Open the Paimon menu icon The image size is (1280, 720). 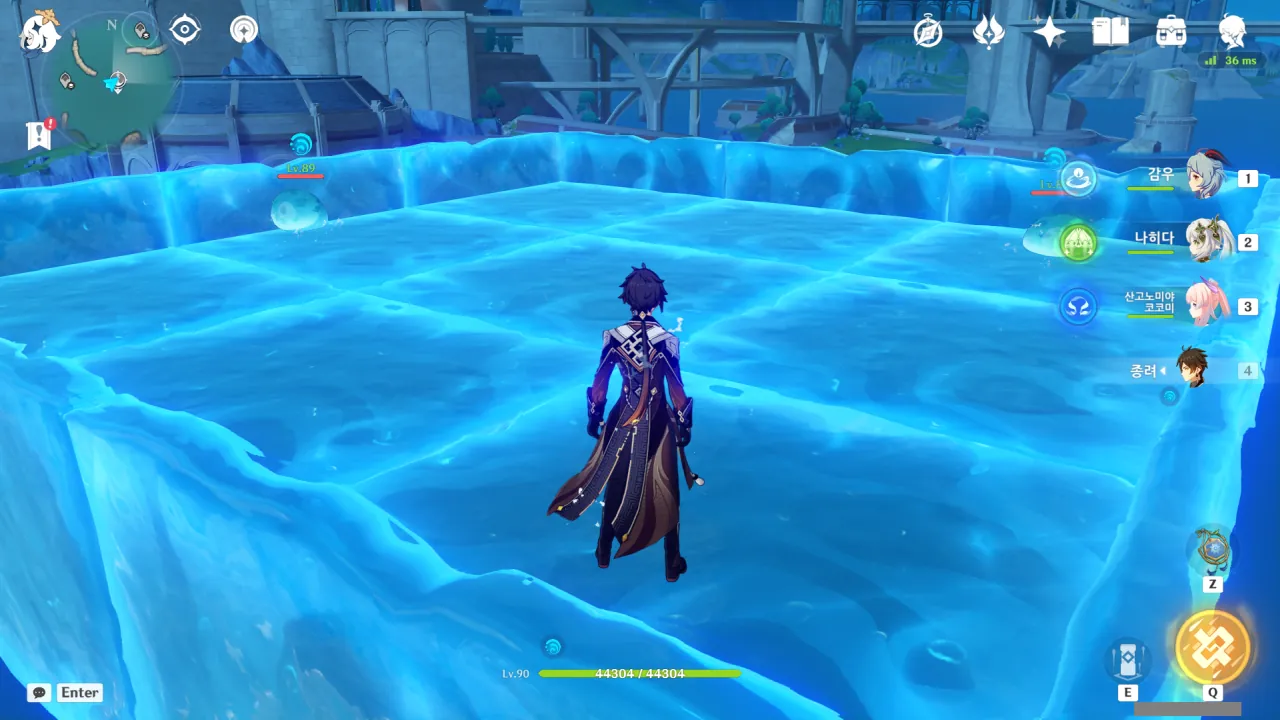pyautogui.click(x=40, y=33)
